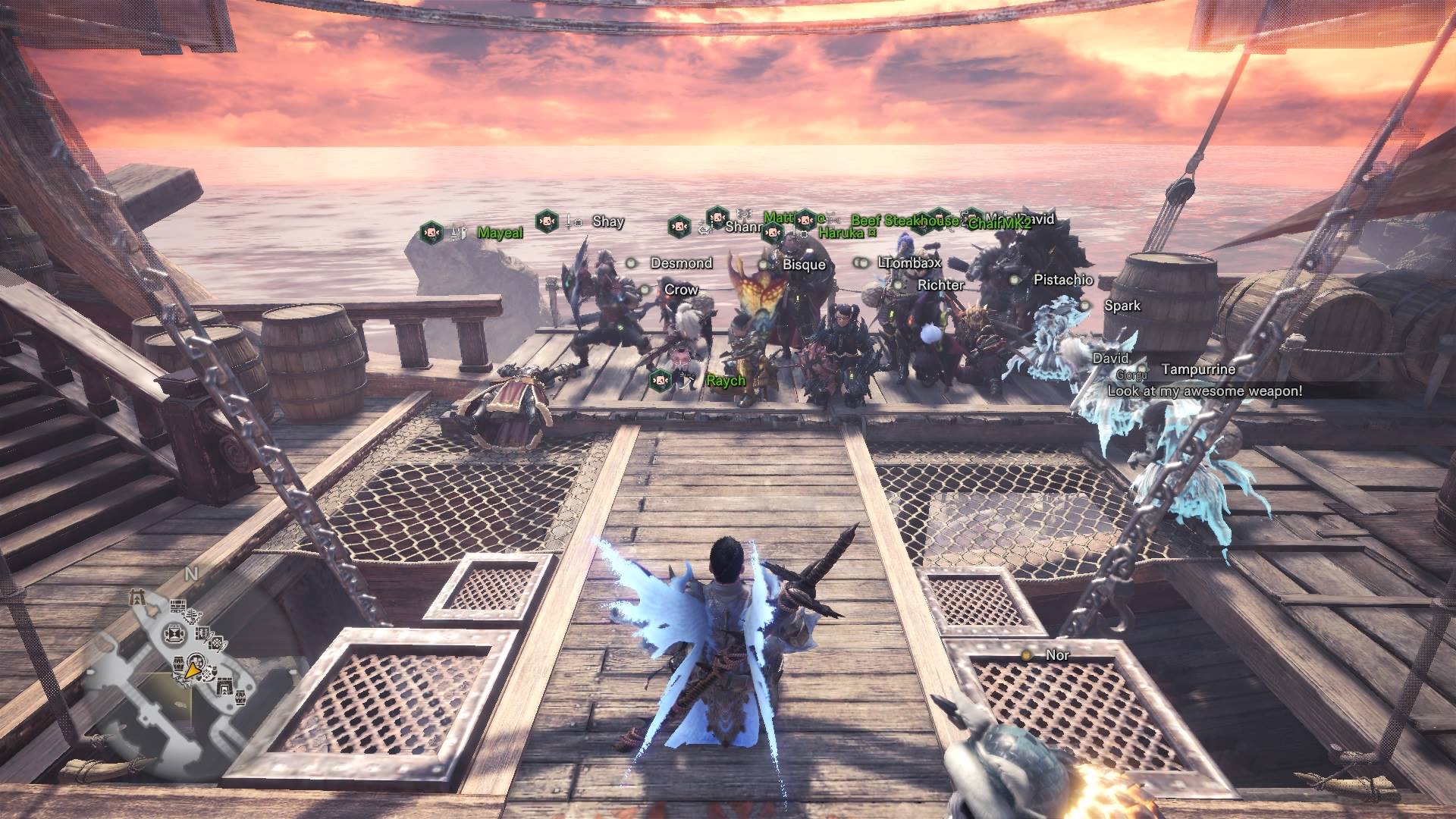The width and height of the screenshot is (1456, 819).
Task: Select the dark circular facility marker on minimap
Action: click(x=174, y=632)
